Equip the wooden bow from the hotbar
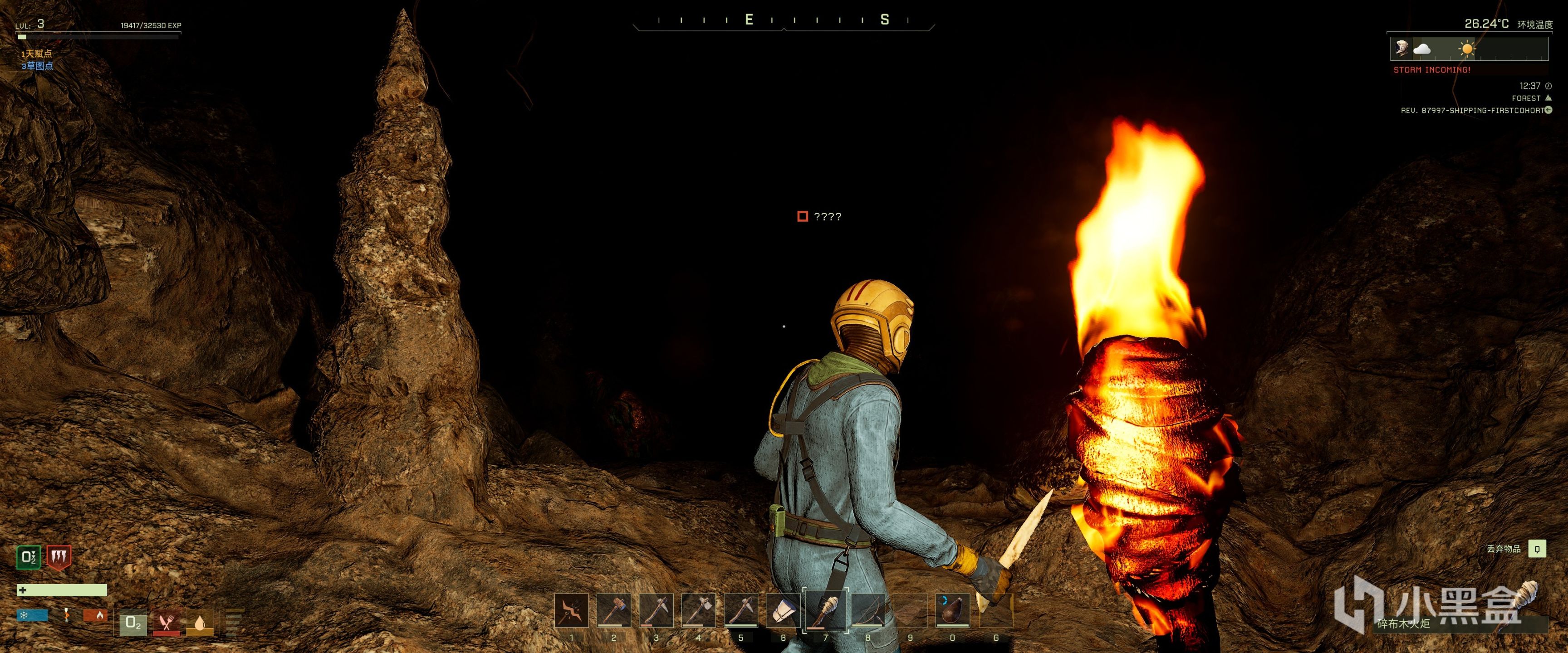This screenshot has height=653, width=1568. click(868, 610)
